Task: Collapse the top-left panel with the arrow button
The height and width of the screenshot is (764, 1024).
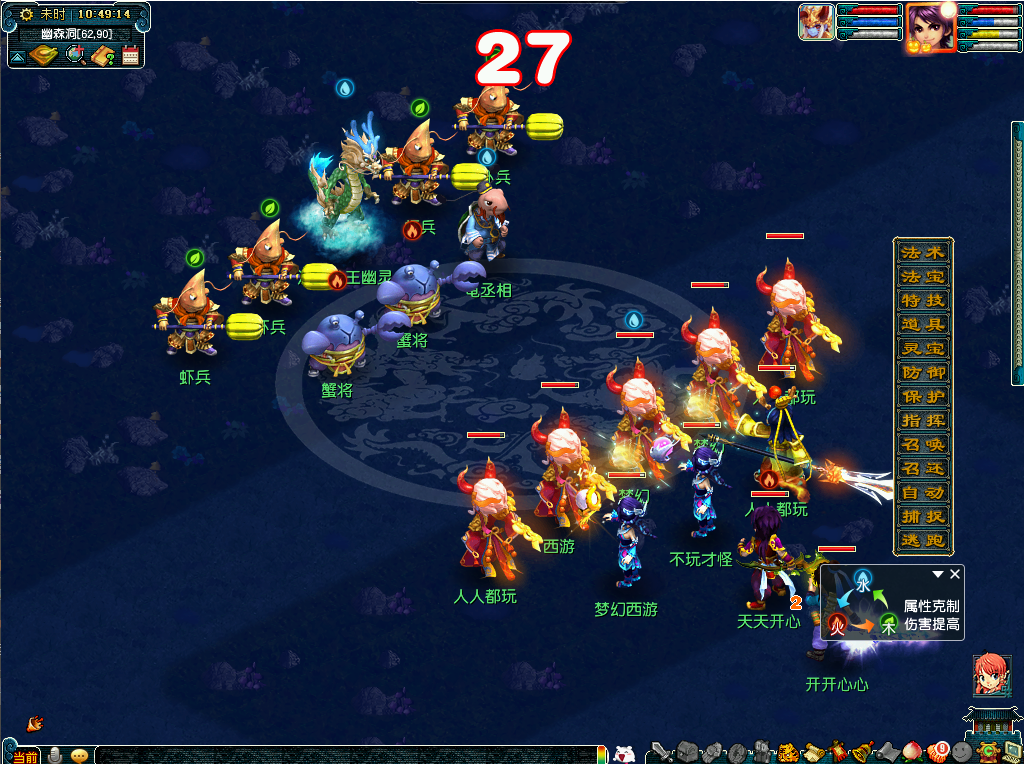Action: pyautogui.click(x=17, y=57)
